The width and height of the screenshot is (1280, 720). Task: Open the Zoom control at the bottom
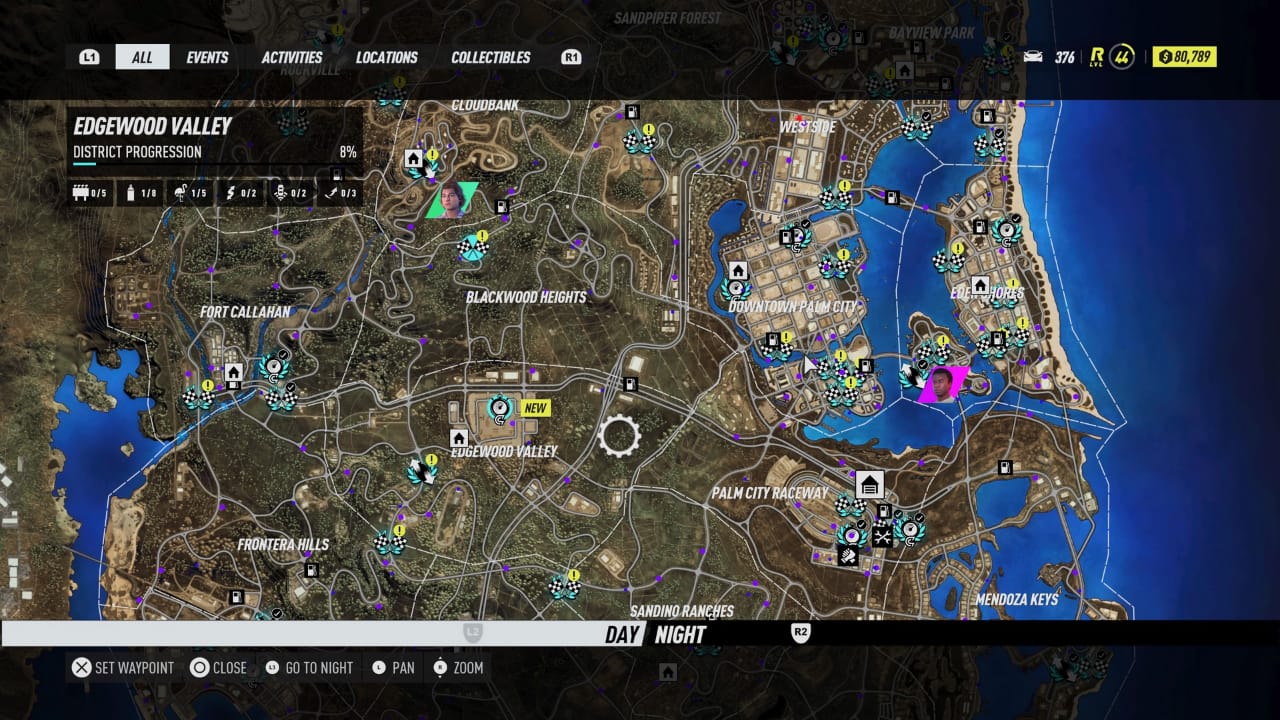pos(457,667)
